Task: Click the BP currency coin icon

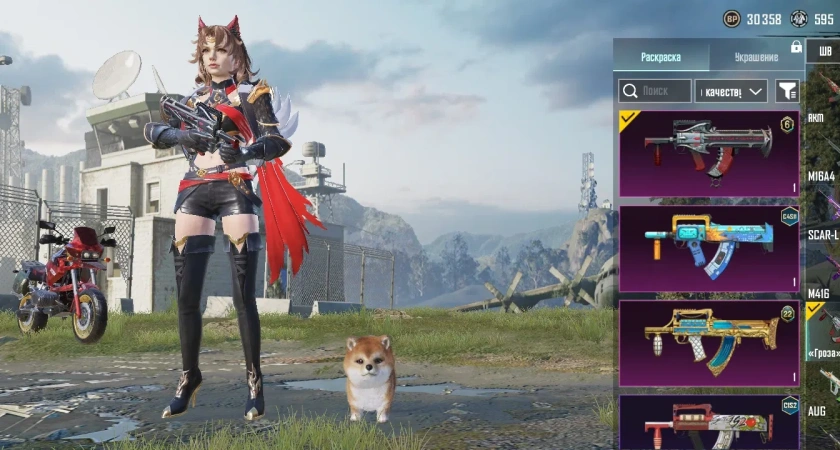Action: click(x=732, y=19)
